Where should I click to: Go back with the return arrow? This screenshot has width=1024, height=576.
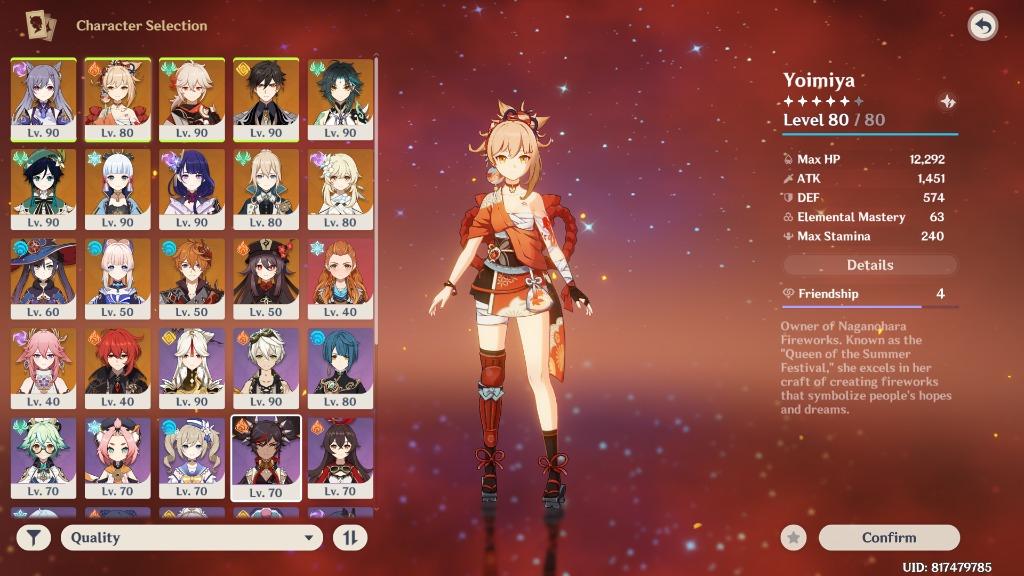pos(983,26)
